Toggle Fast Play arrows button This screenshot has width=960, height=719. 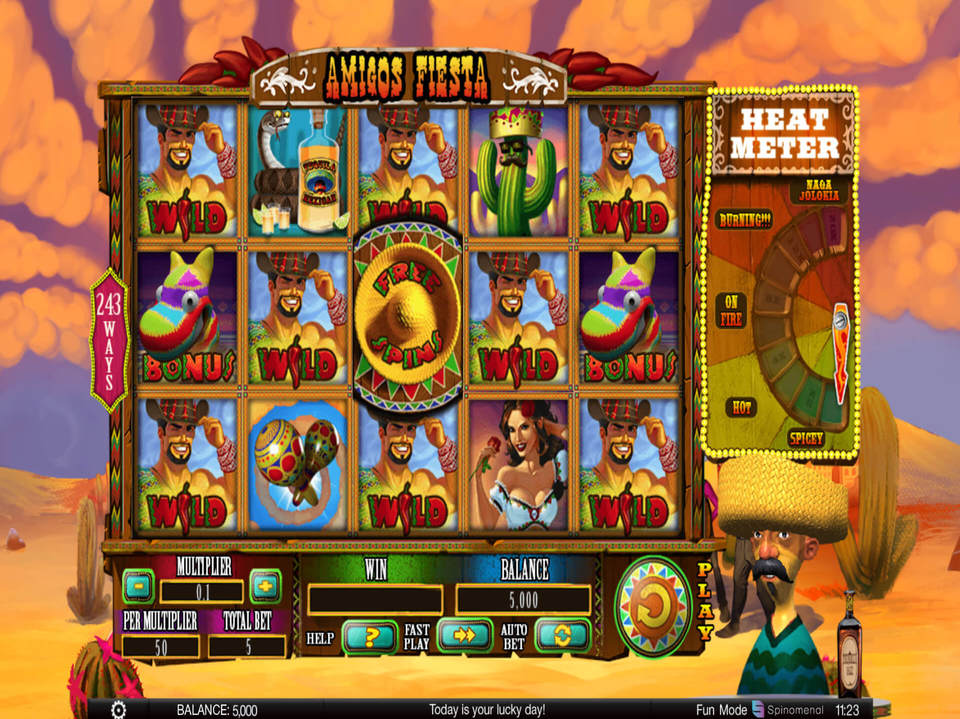[464, 636]
